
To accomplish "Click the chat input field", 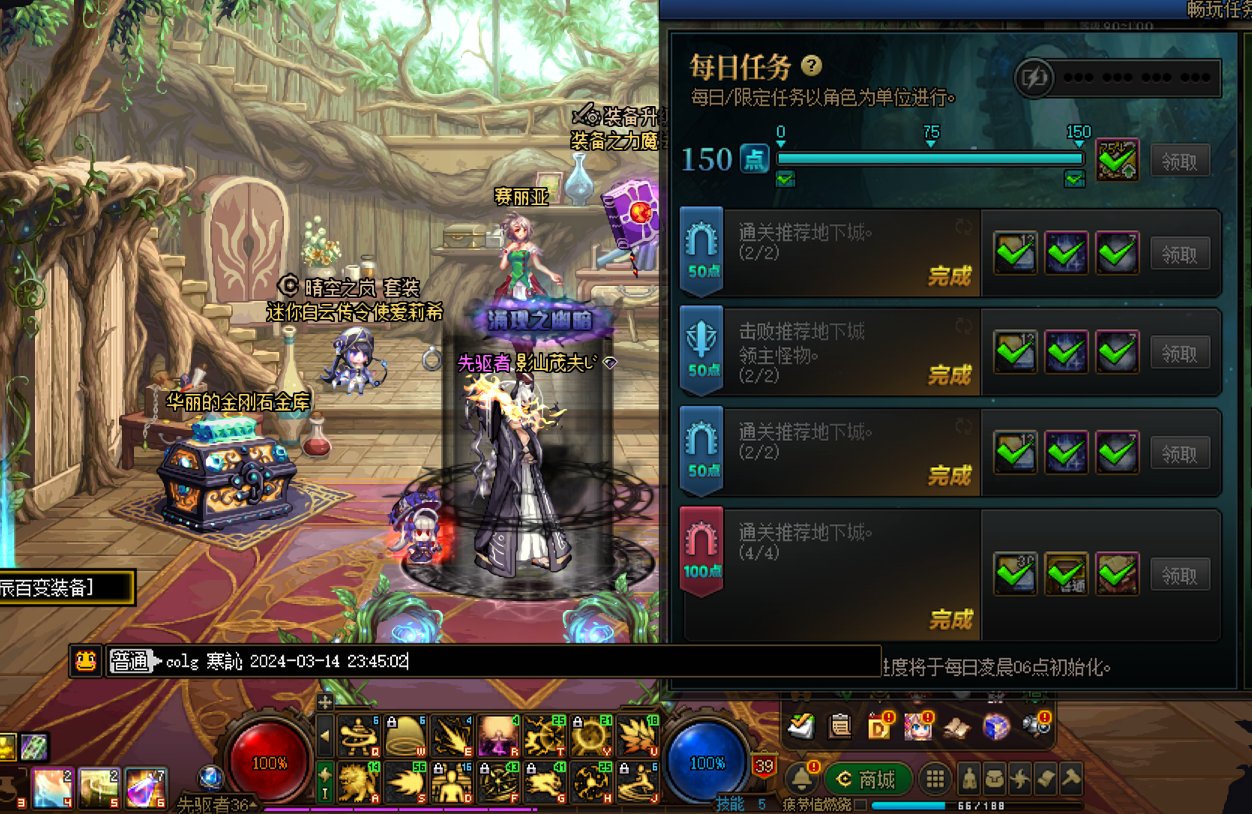I will click(x=520, y=661).
